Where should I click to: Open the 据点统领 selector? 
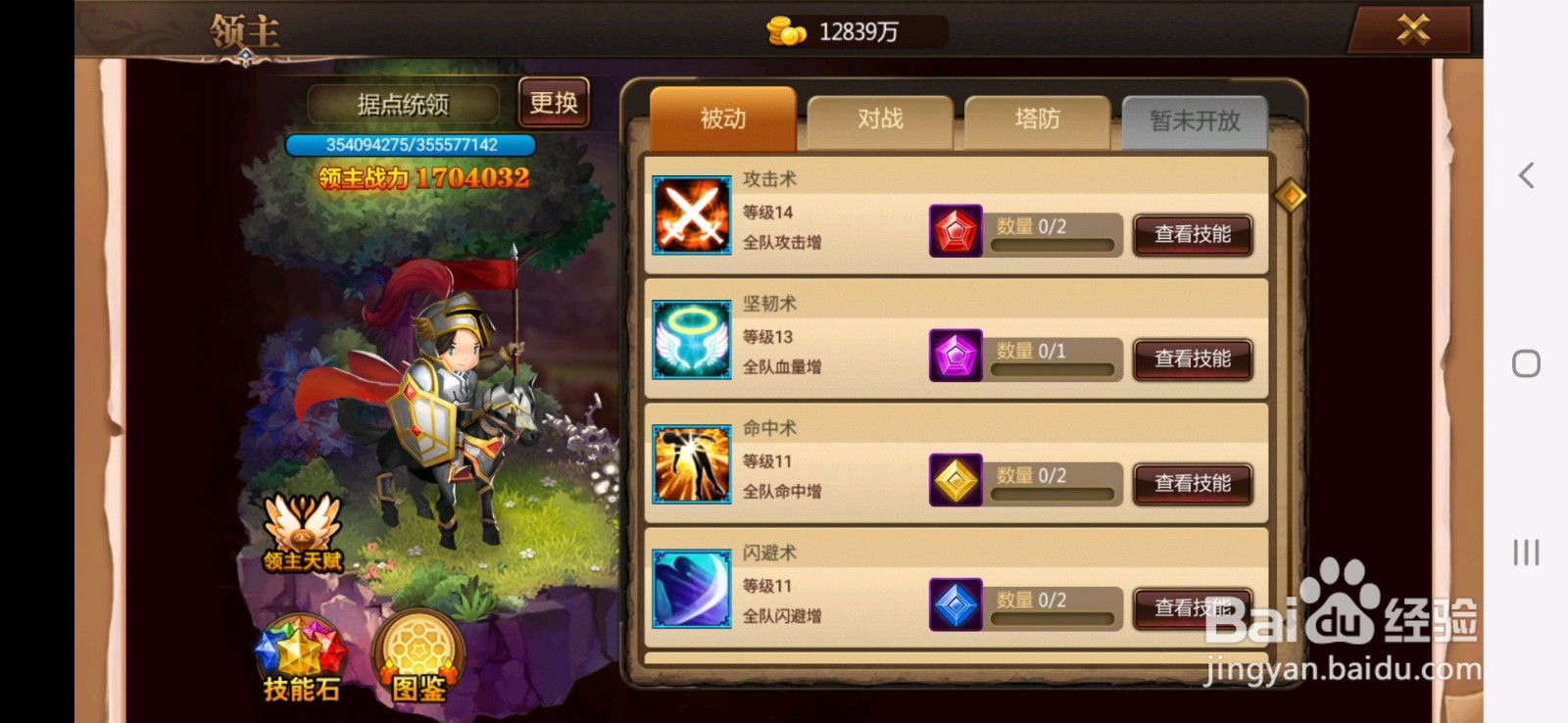click(x=404, y=104)
